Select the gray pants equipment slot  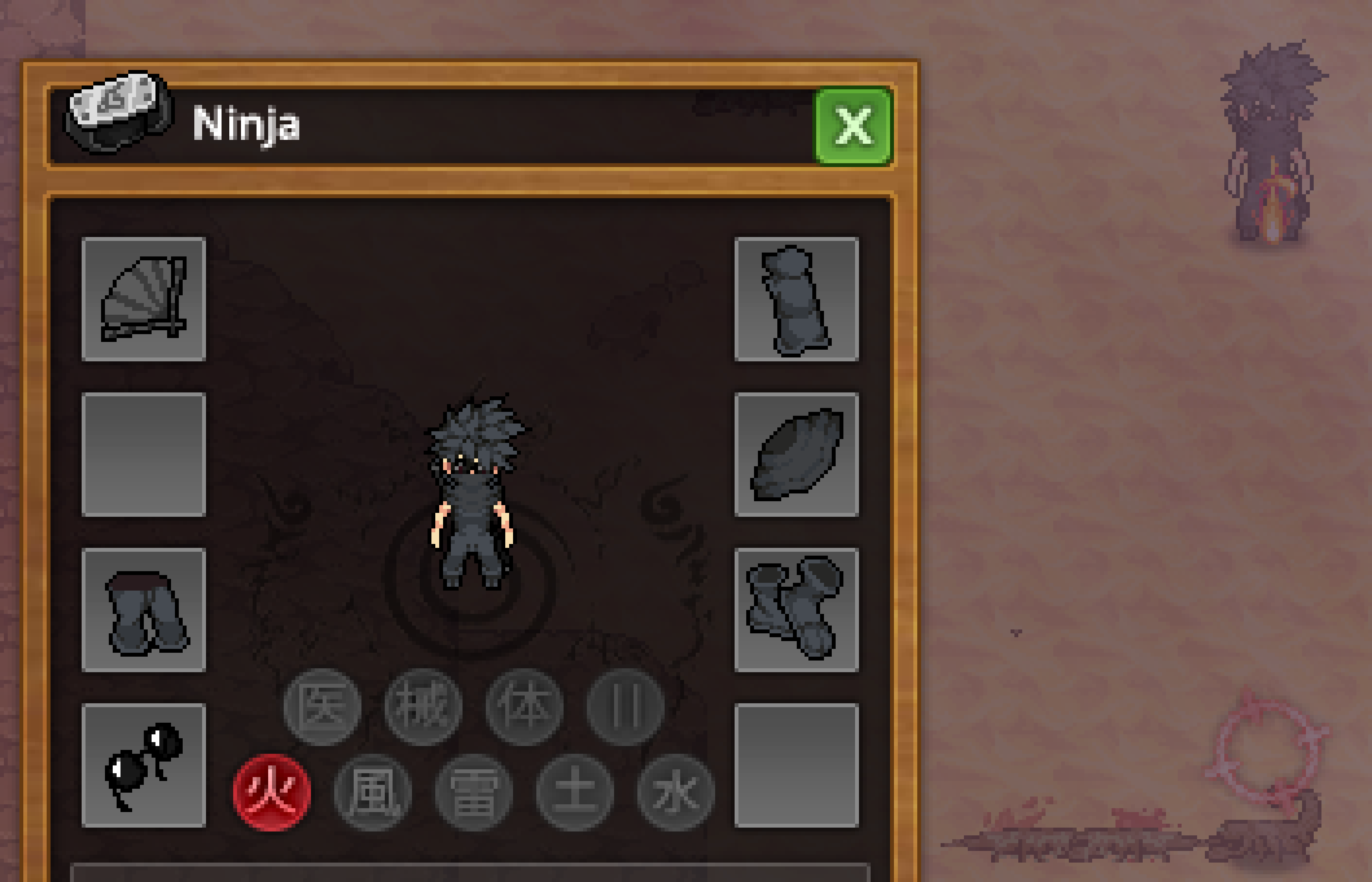click(144, 610)
